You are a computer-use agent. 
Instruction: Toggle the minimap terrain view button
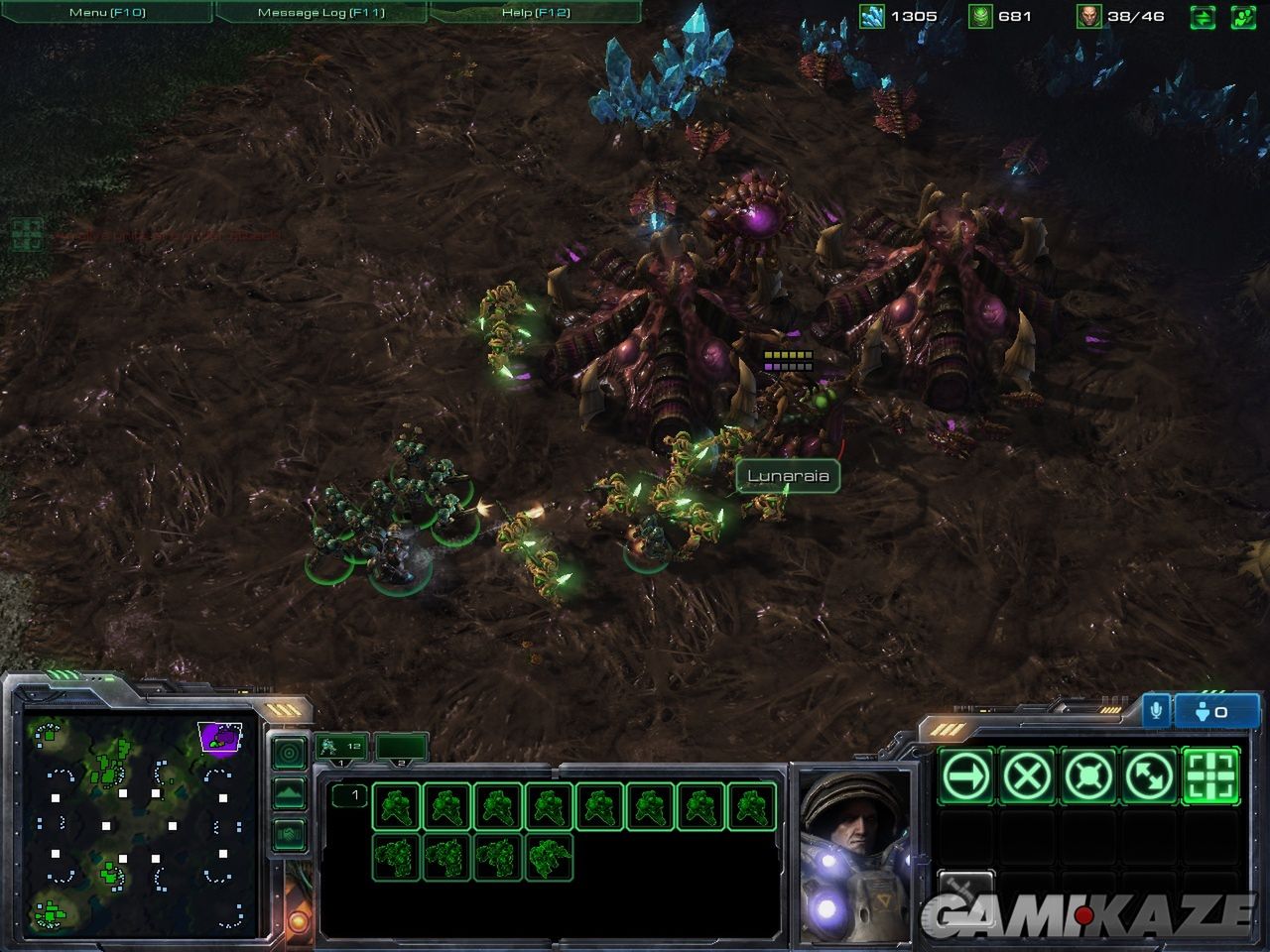coord(288,793)
